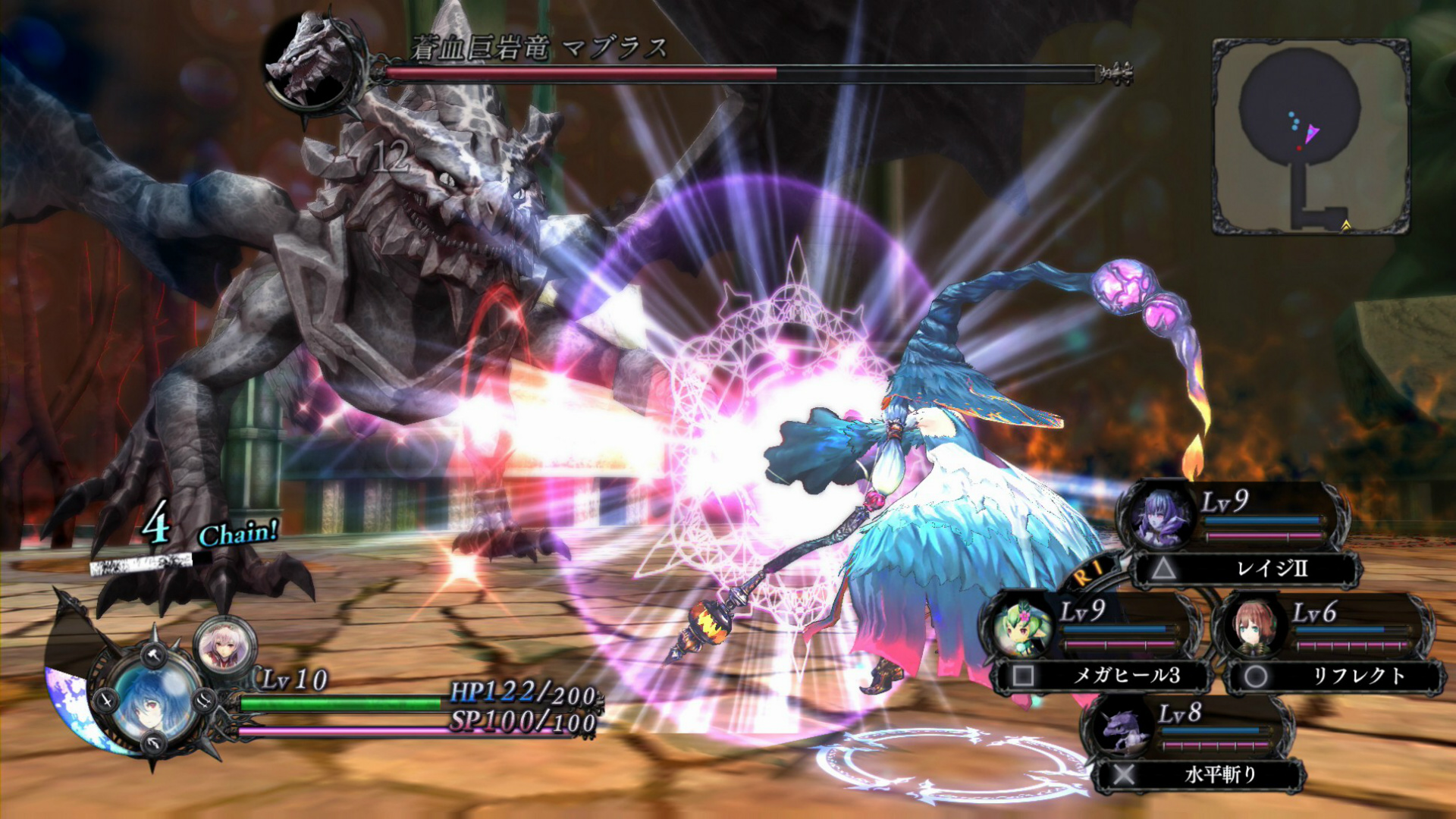Select the green-haired Lv9 servan portrait
Screen dimensions: 1456x819
pyautogui.click(x=1021, y=626)
